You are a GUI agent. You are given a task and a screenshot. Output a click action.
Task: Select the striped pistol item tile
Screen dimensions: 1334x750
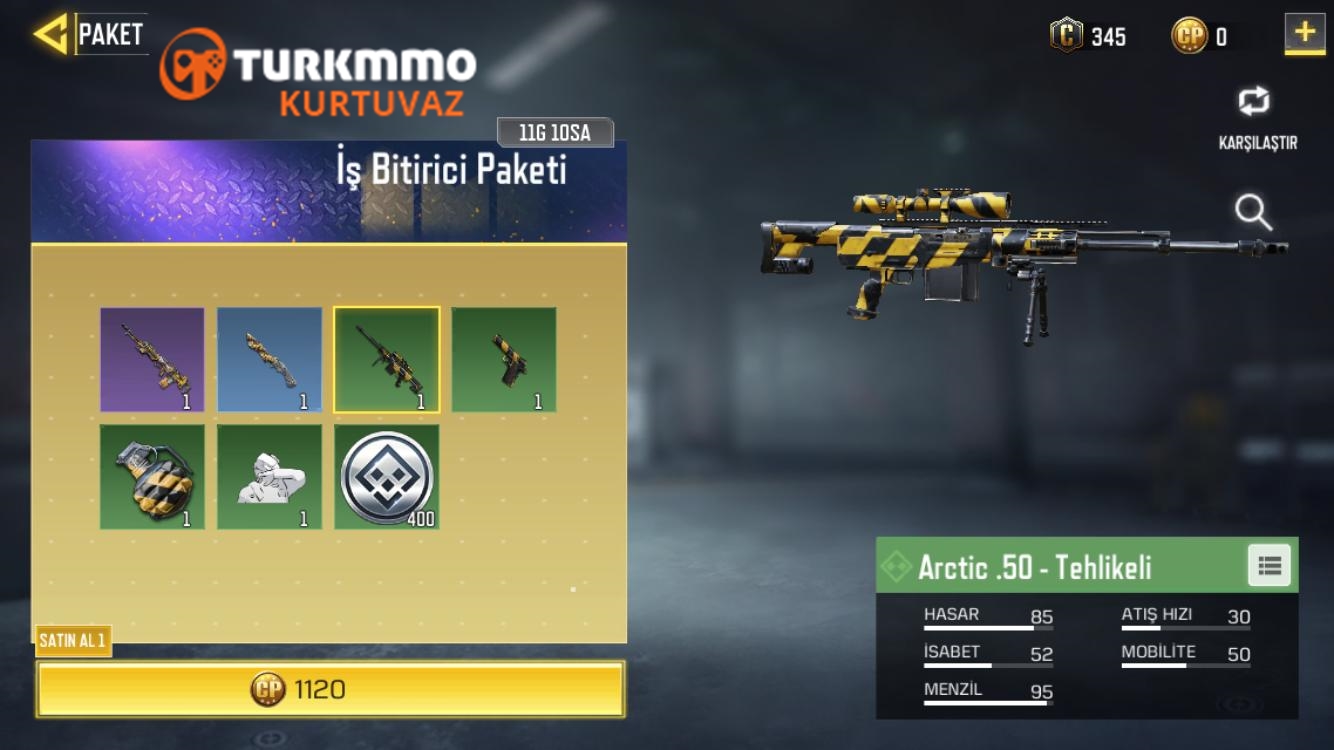pos(504,360)
